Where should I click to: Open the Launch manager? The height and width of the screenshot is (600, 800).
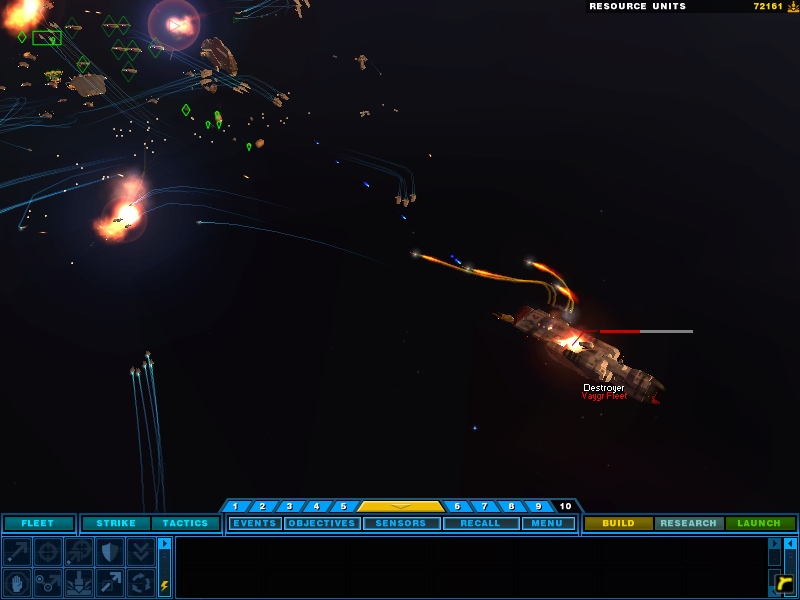(x=759, y=523)
